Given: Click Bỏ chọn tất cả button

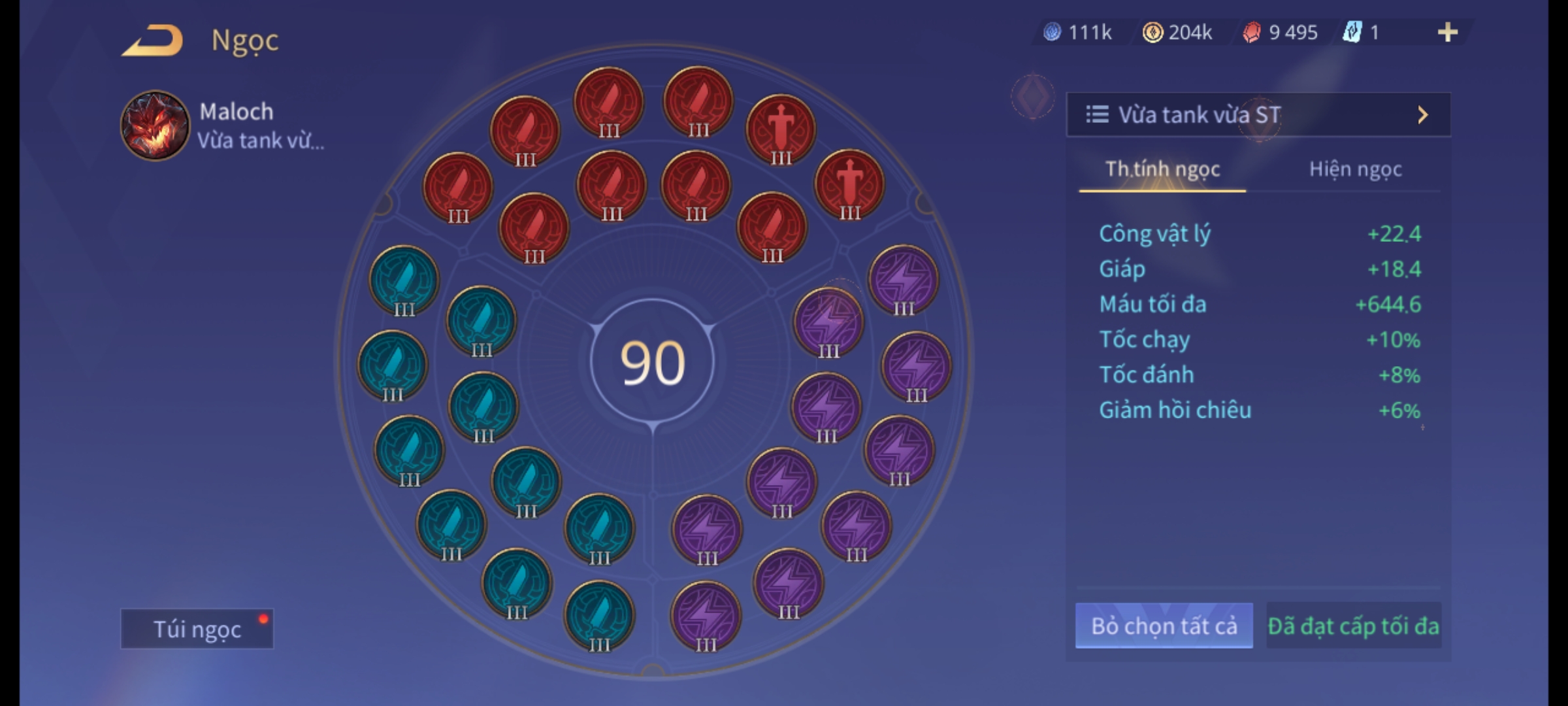Looking at the screenshot, I should coord(1164,626).
